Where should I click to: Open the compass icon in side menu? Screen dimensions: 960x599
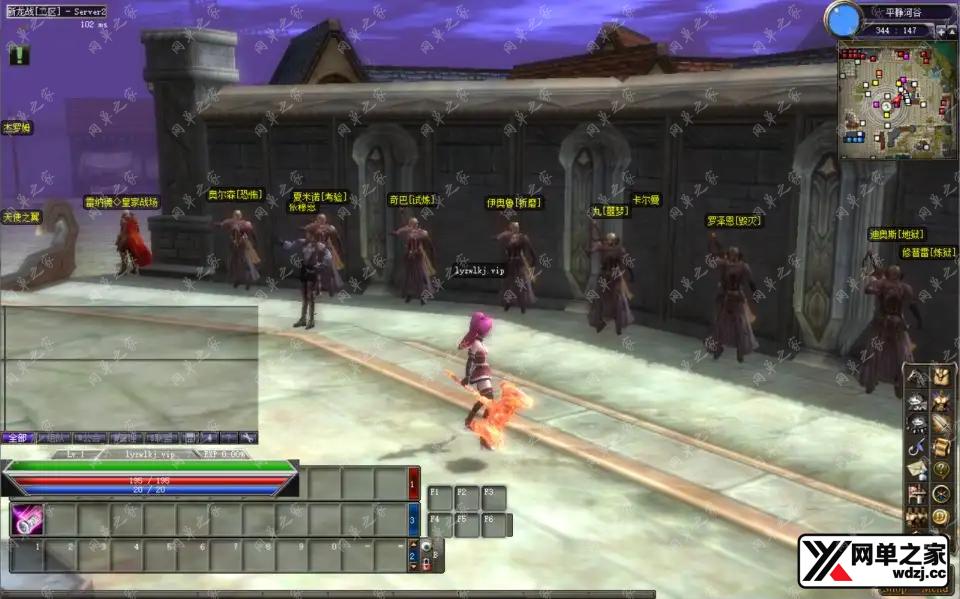pyautogui.click(x=940, y=493)
